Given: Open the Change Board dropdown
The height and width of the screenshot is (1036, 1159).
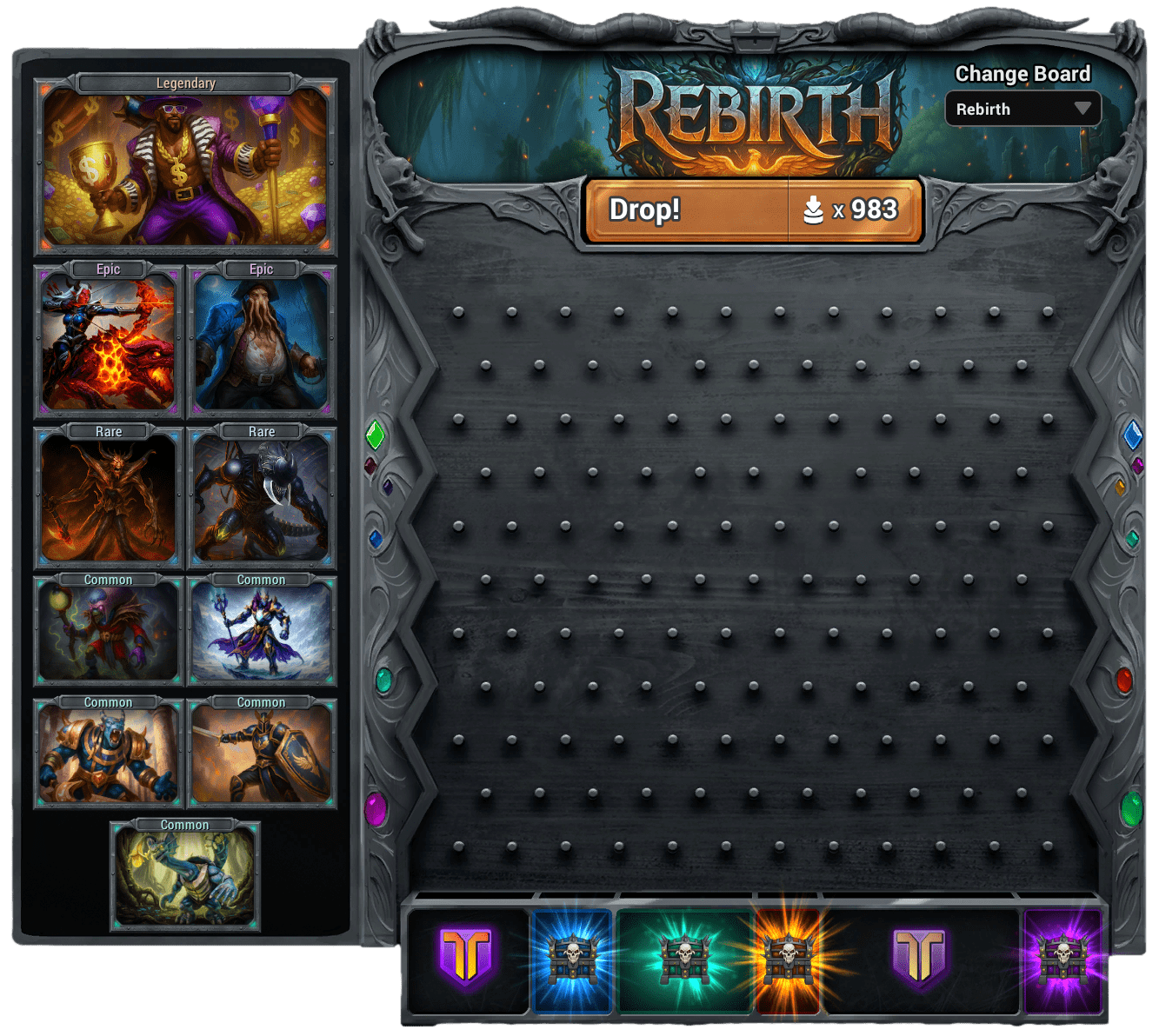Looking at the screenshot, I should click(1022, 110).
